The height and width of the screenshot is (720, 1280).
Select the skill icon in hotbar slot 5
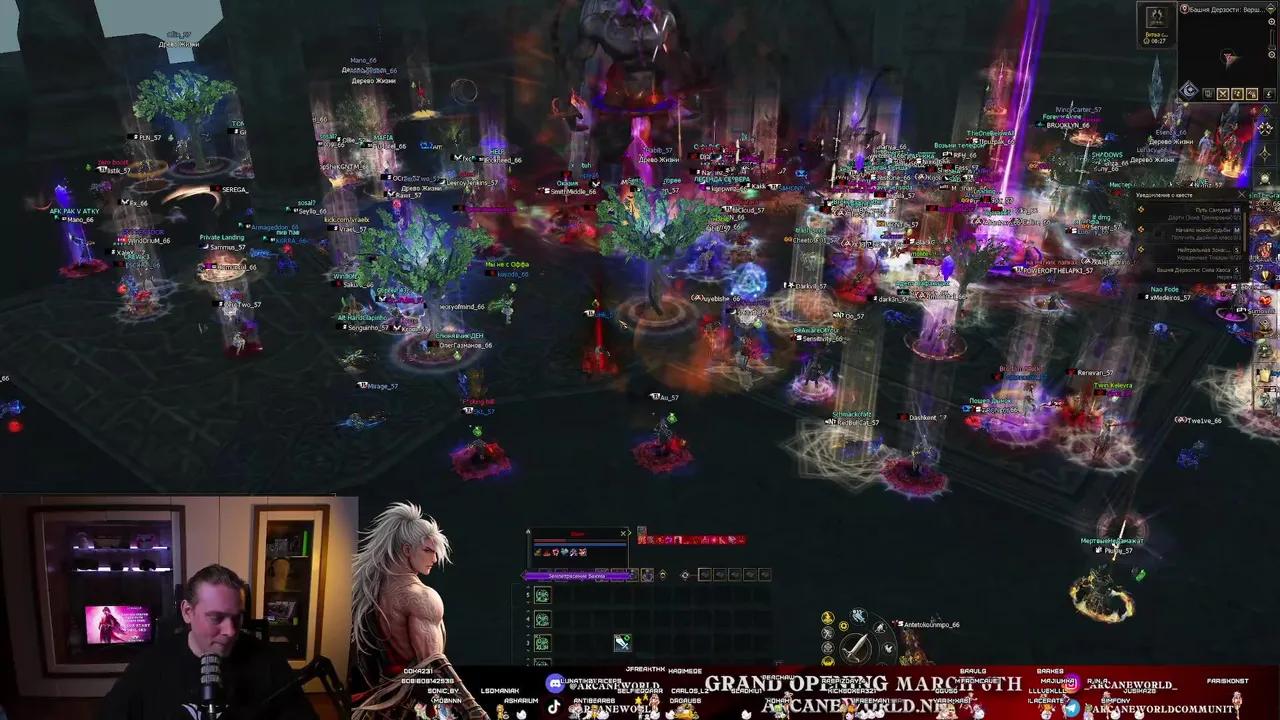click(542, 595)
